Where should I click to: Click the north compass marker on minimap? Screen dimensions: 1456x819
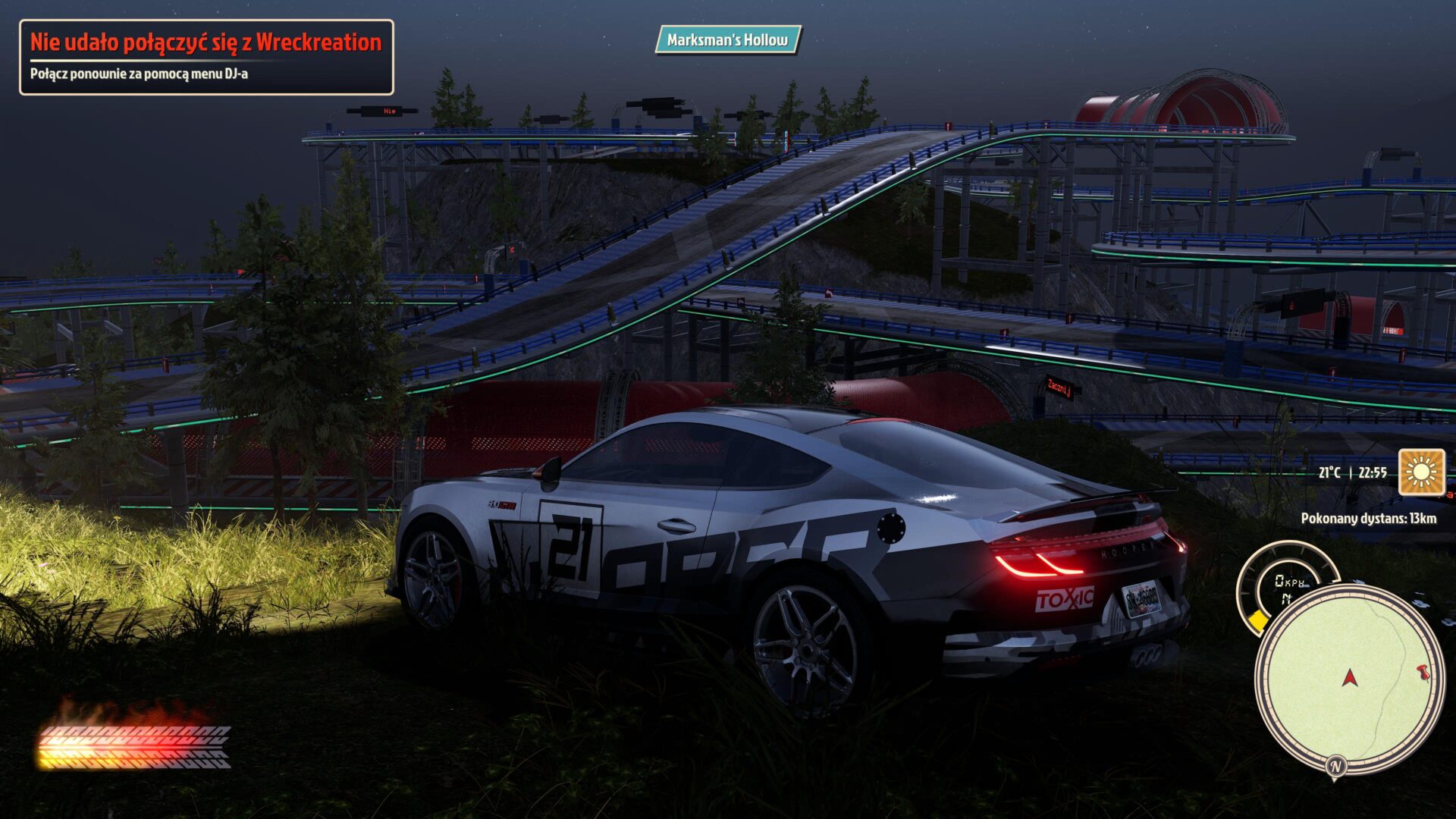[1335, 766]
